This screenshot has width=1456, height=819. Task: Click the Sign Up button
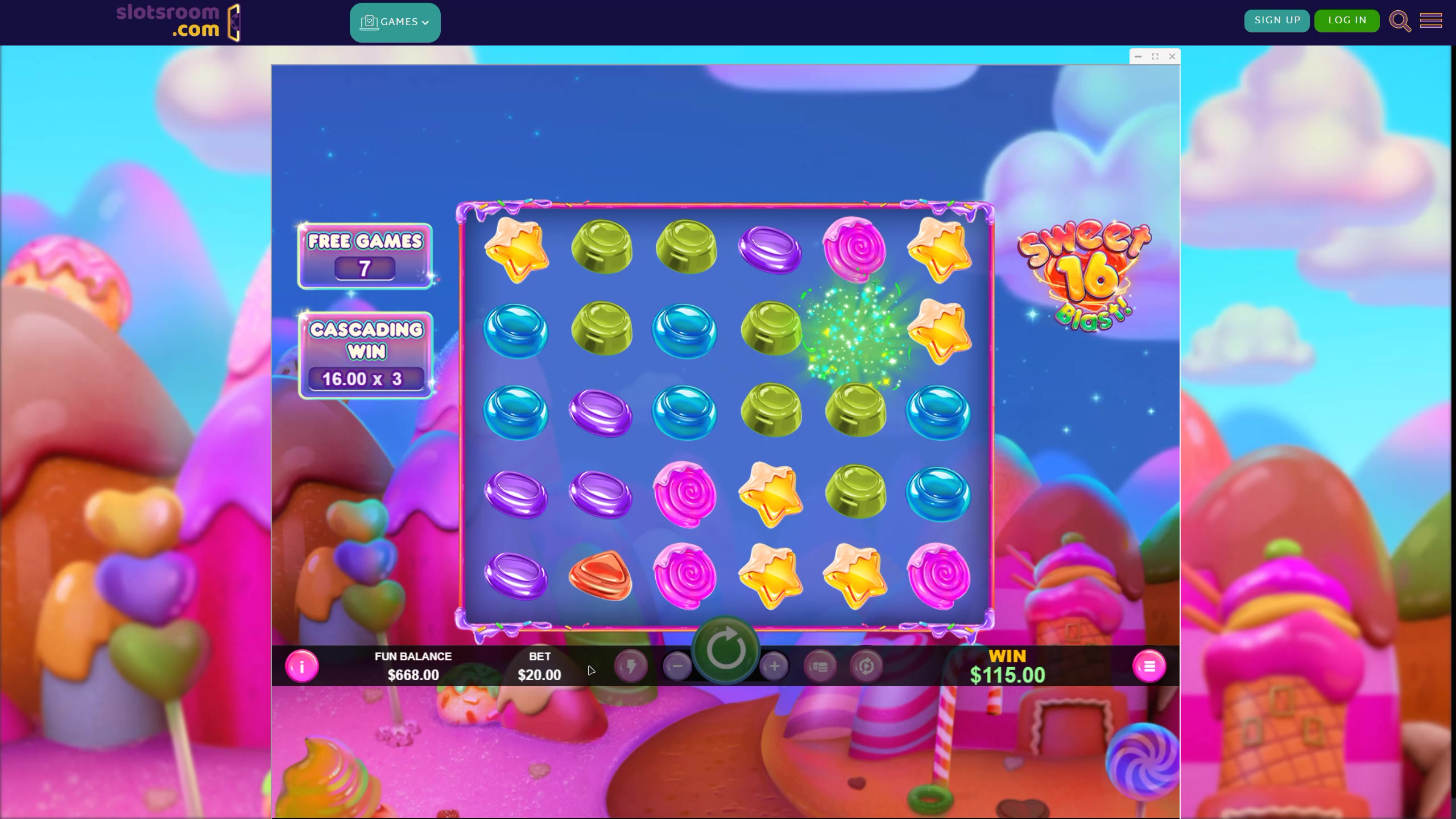click(1277, 20)
